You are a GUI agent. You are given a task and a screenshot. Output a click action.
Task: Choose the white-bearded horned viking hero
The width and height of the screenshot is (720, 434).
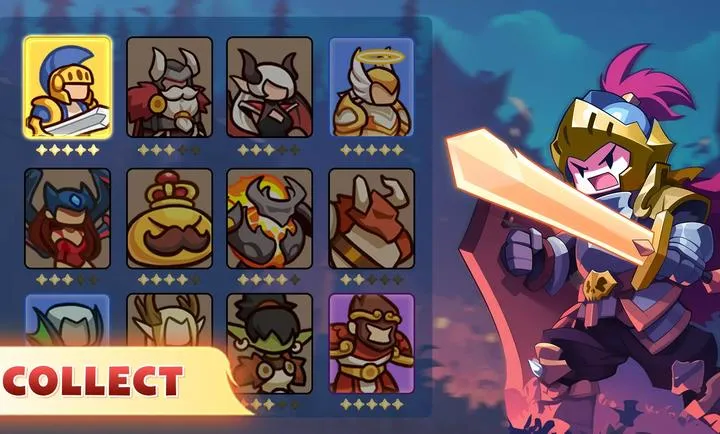[x=169, y=88]
